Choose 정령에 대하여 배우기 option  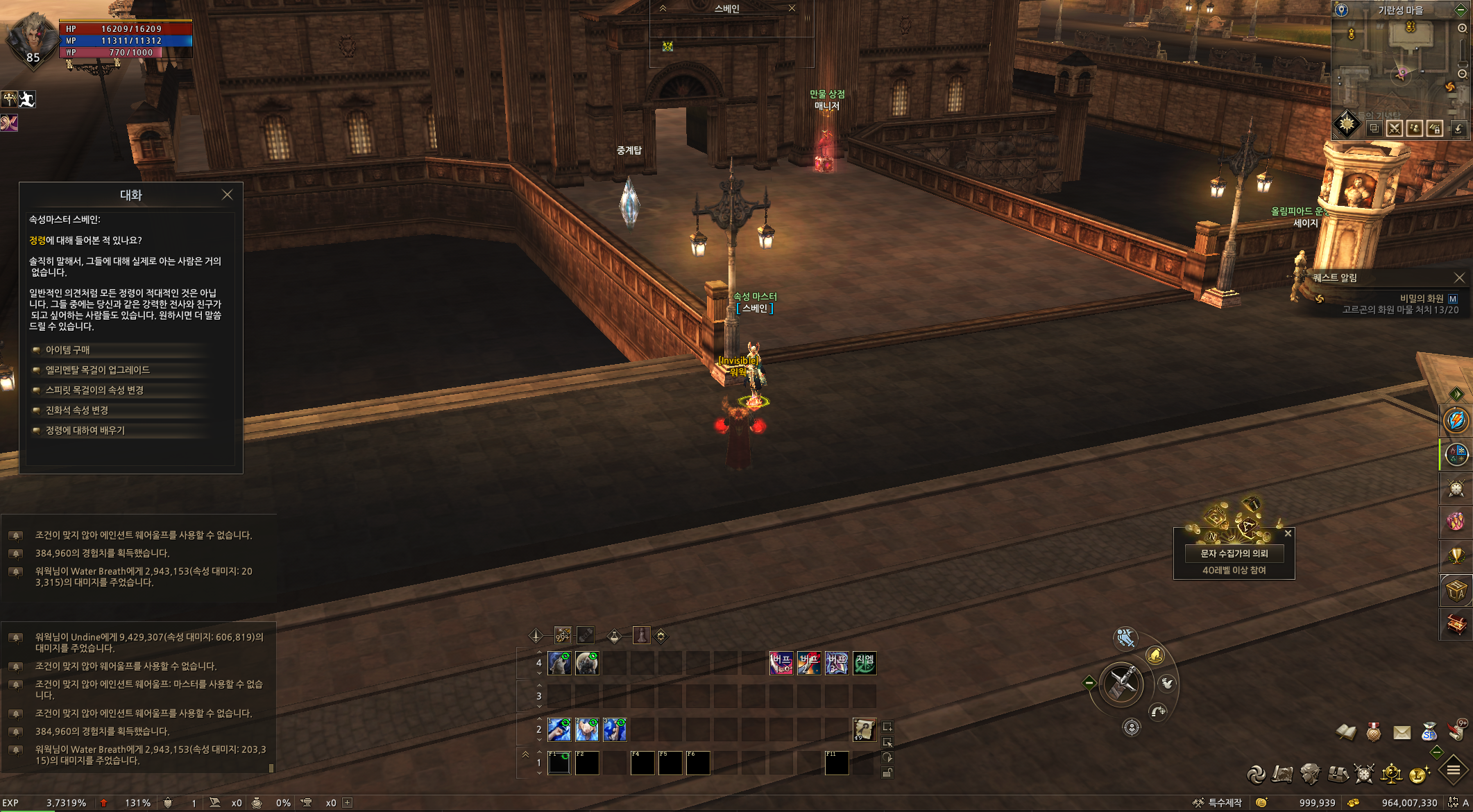[x=85, y=431]
